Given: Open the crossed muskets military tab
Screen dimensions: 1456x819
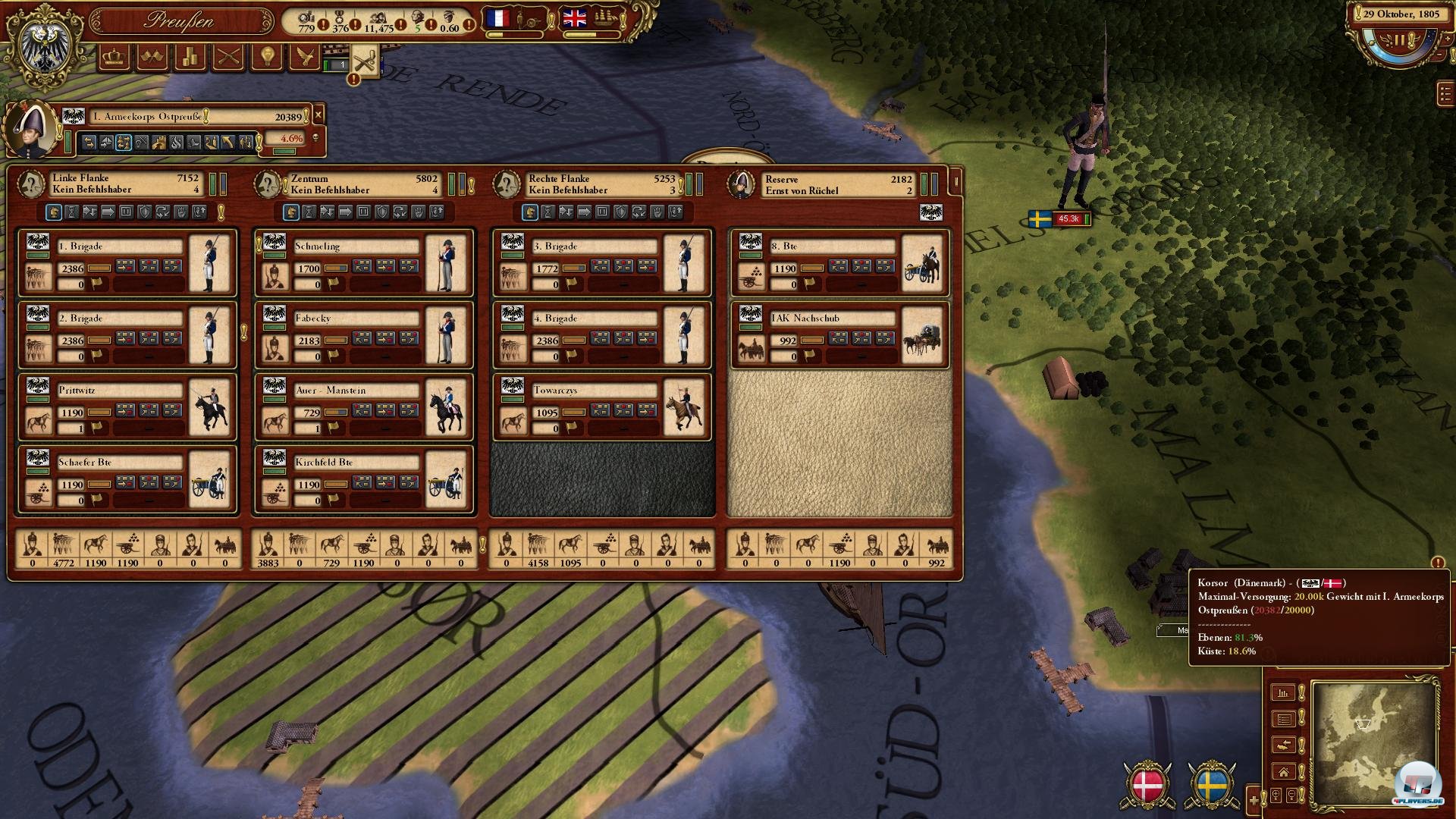Looking at the screenshot, I should click(228, 57).
